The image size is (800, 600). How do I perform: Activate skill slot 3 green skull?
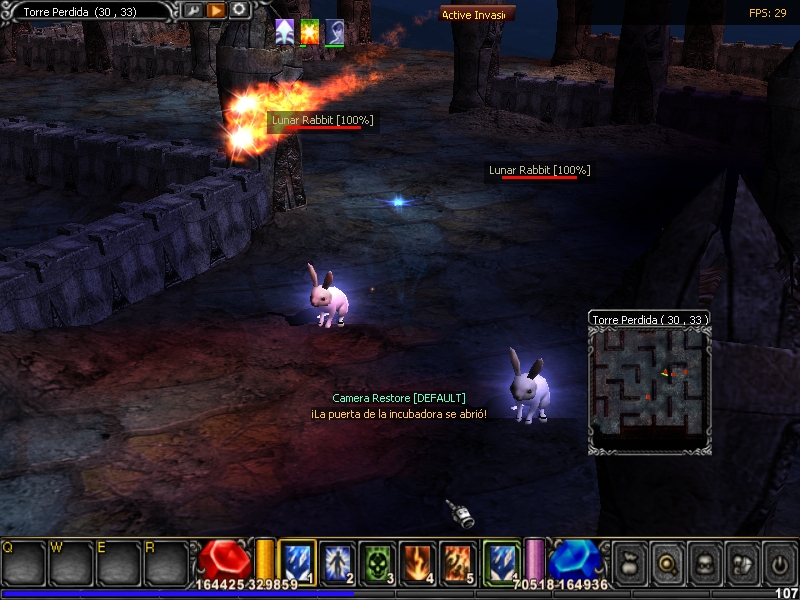378,560
